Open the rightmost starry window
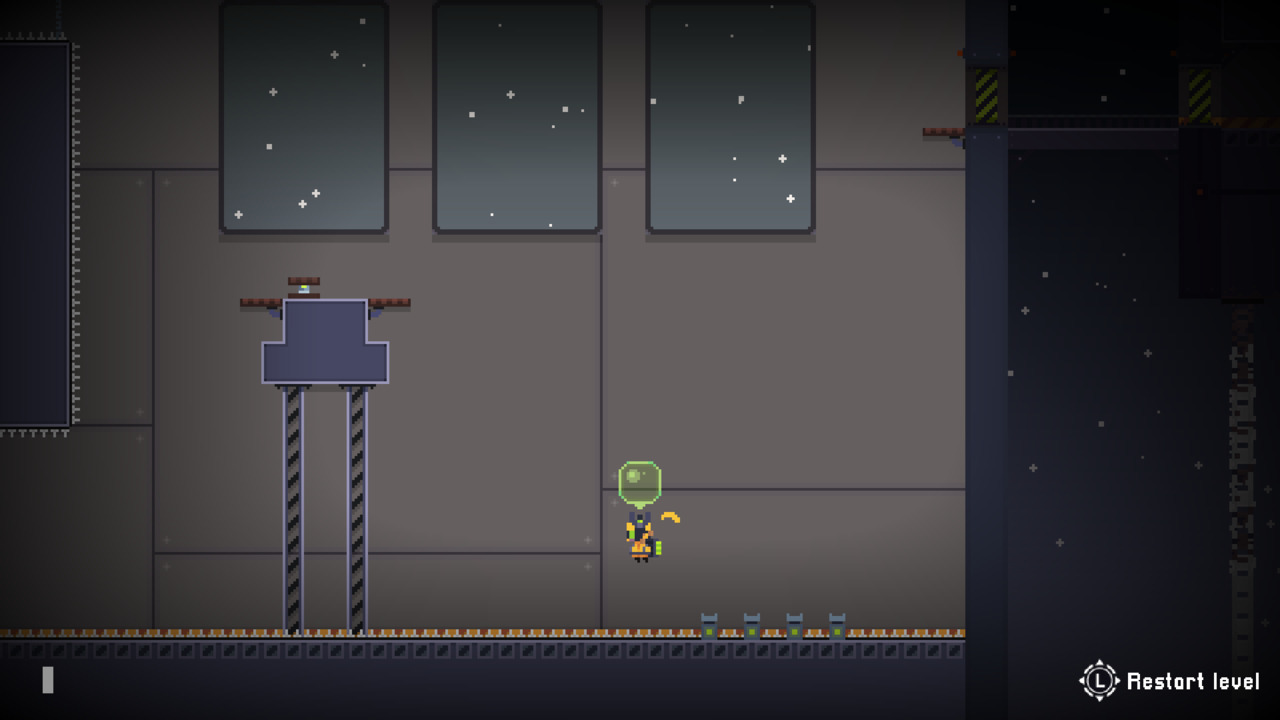 click(730, 115)
